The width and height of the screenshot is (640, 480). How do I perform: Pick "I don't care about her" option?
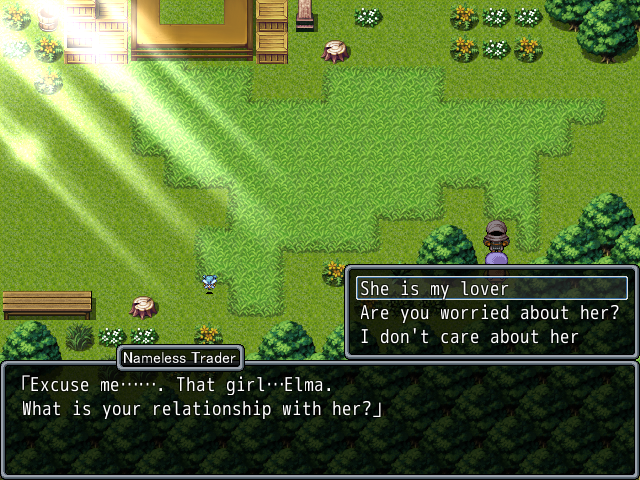[469, 337]
